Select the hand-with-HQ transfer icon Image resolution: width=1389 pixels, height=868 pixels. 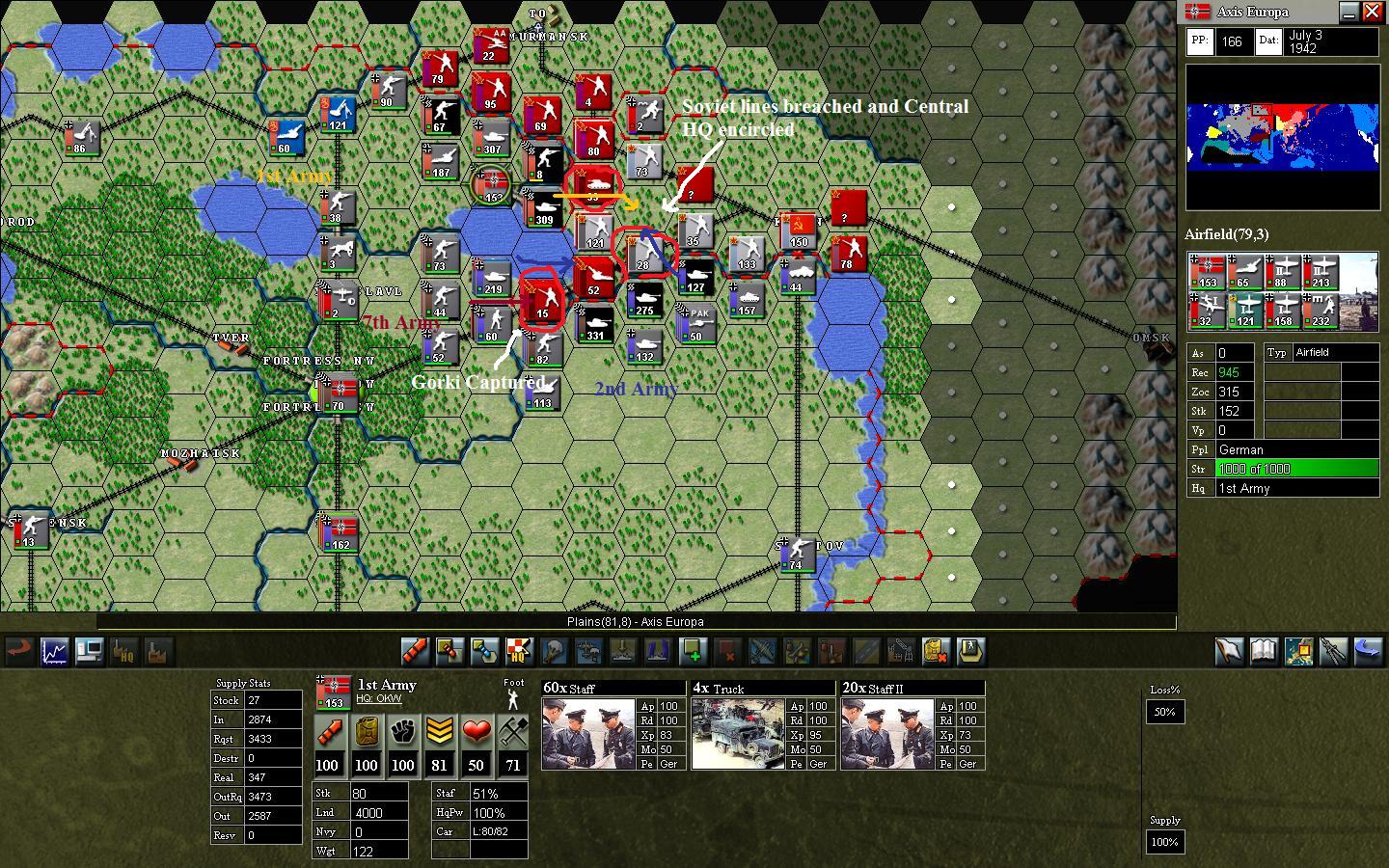point(124,651)
